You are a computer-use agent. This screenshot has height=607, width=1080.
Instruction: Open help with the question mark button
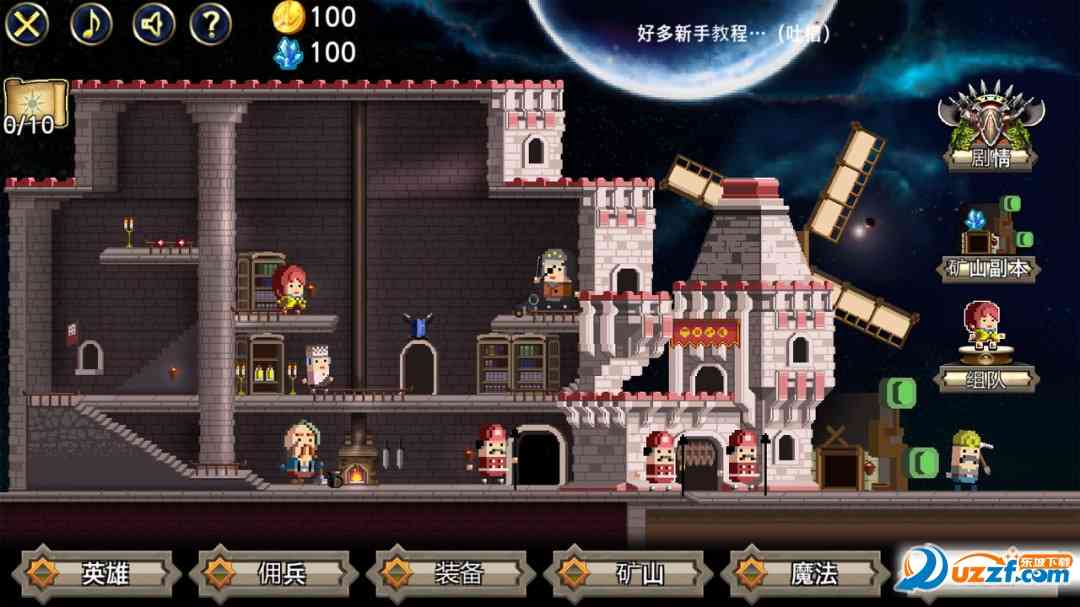click(211, 24)
